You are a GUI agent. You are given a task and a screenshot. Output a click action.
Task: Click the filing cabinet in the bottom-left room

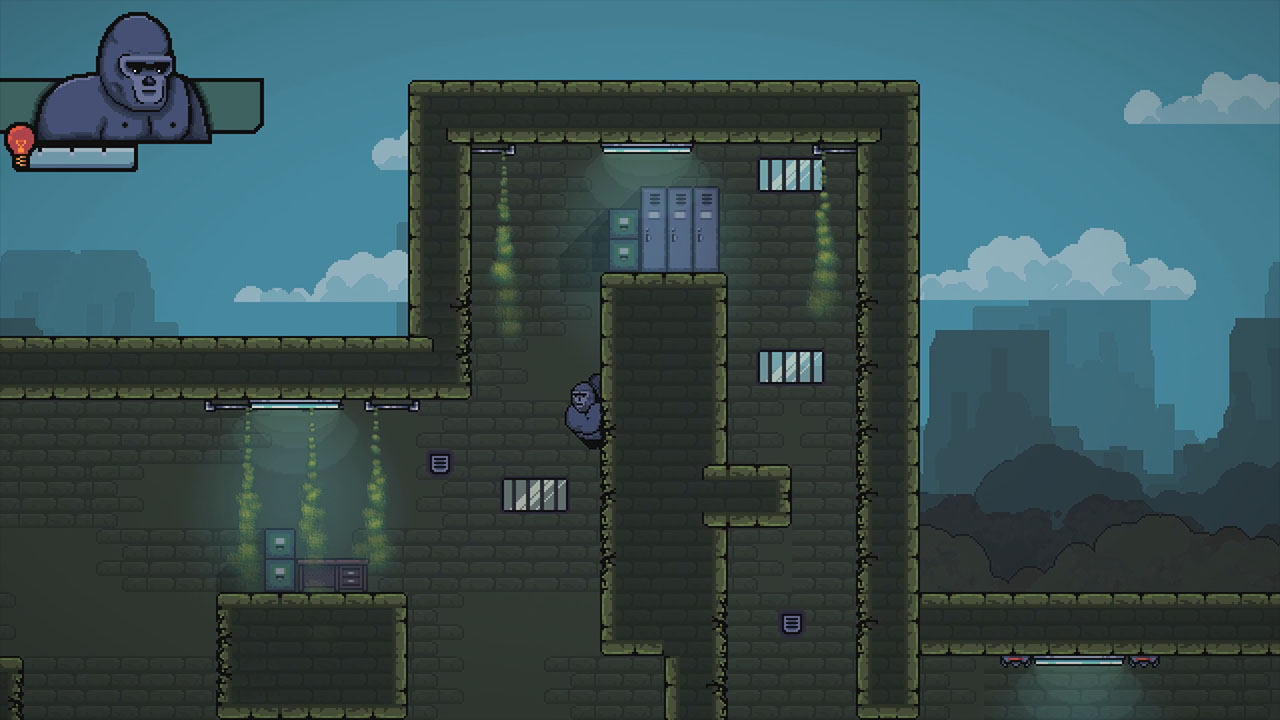point(278,560)
